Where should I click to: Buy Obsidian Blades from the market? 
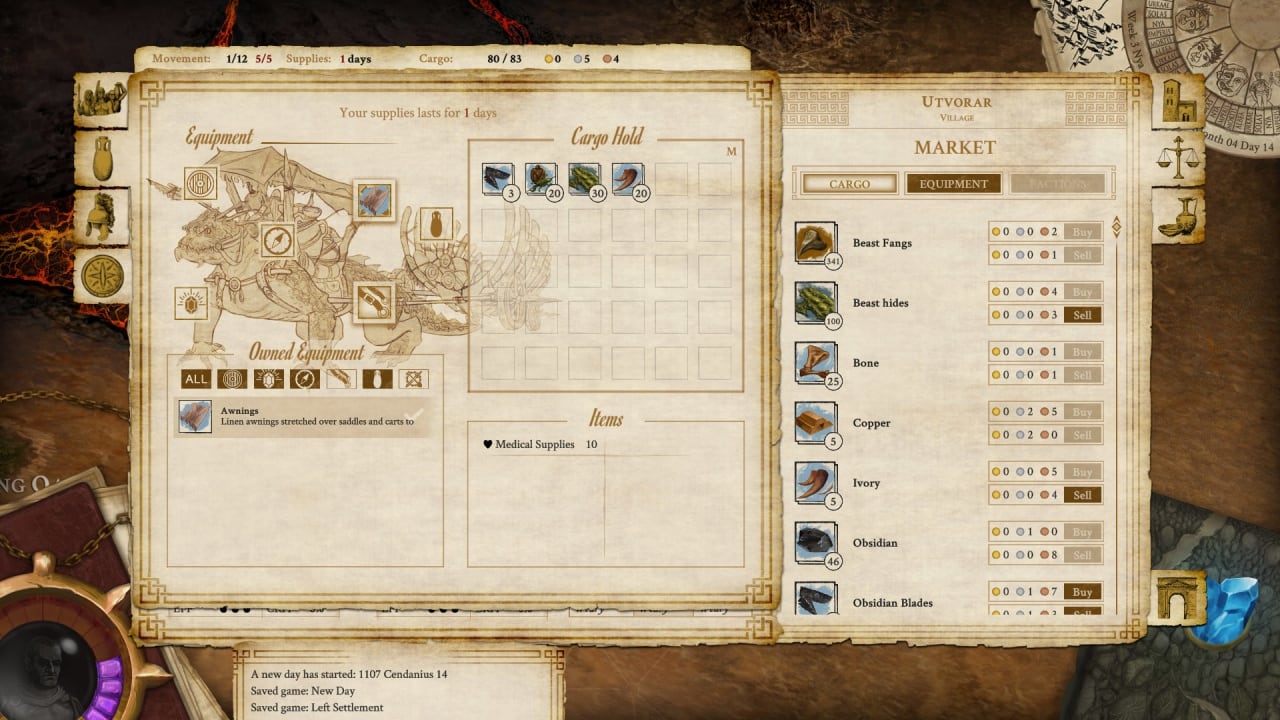coord(1082,592)
